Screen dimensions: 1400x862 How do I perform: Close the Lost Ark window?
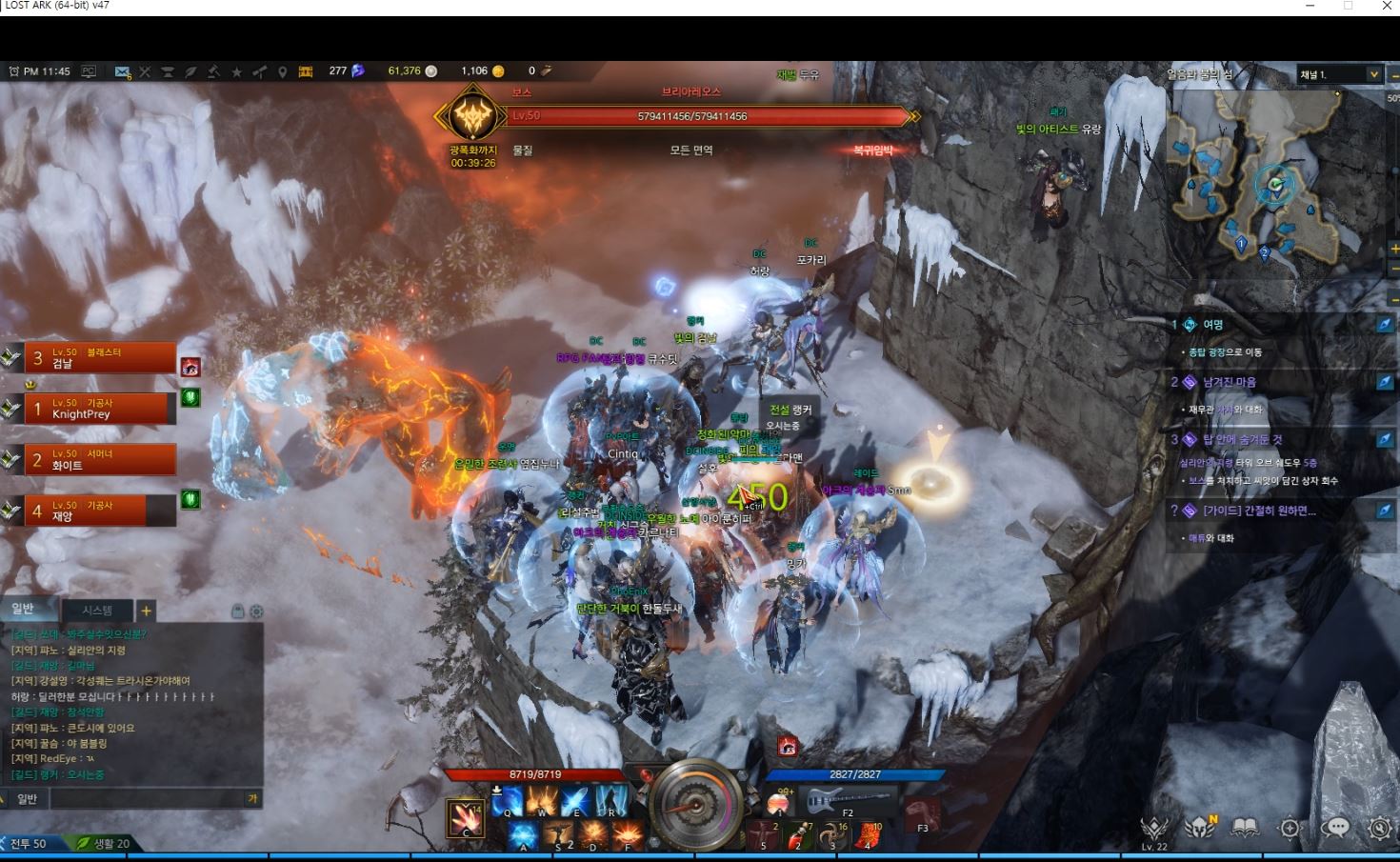tap(1386, 7)
